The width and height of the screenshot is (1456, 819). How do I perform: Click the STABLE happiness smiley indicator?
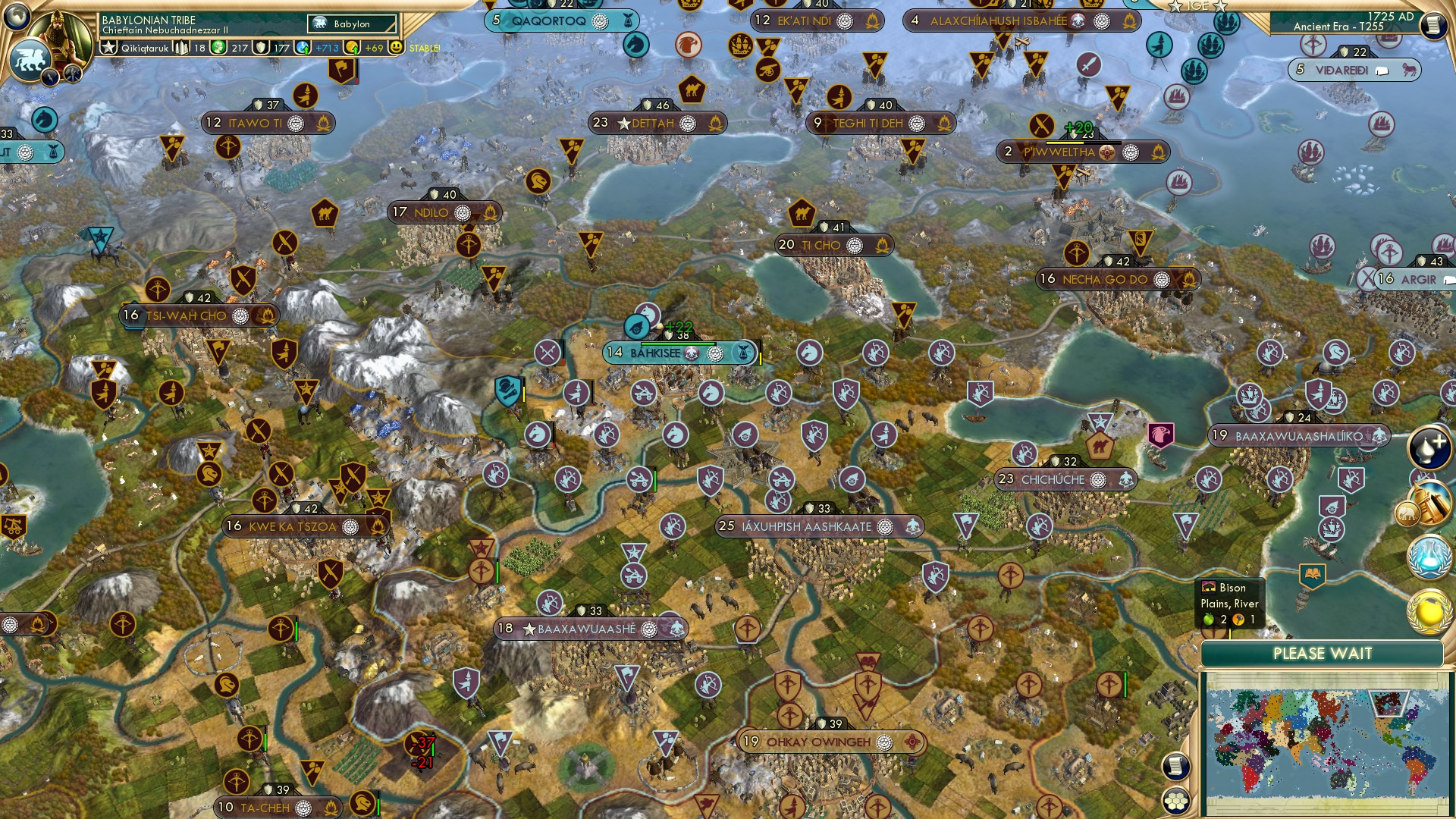[x=397, y=48]
